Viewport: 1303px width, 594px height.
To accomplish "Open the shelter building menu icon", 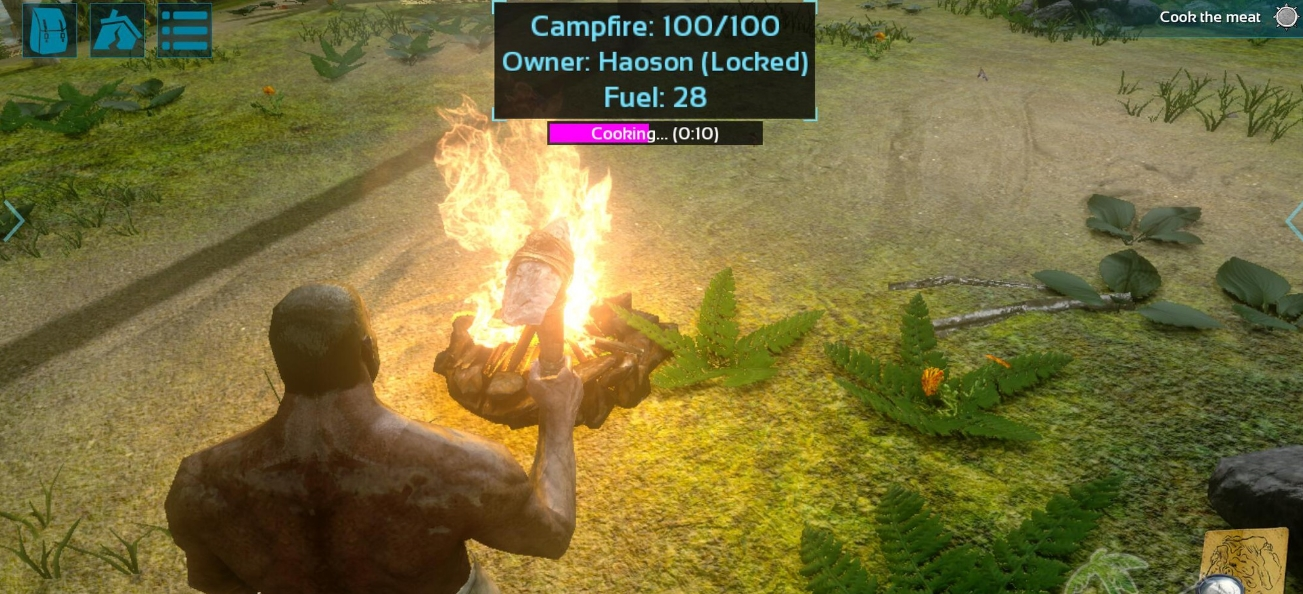I will pos(117,30).
